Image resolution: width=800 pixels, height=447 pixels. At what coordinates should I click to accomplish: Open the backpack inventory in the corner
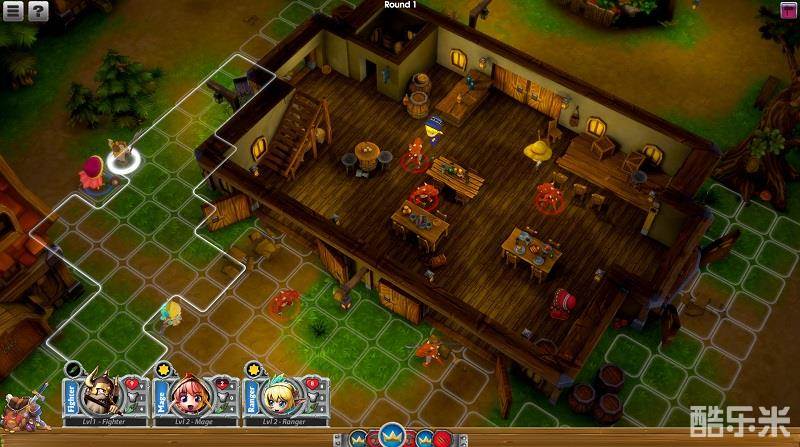(x=20, y=412)
